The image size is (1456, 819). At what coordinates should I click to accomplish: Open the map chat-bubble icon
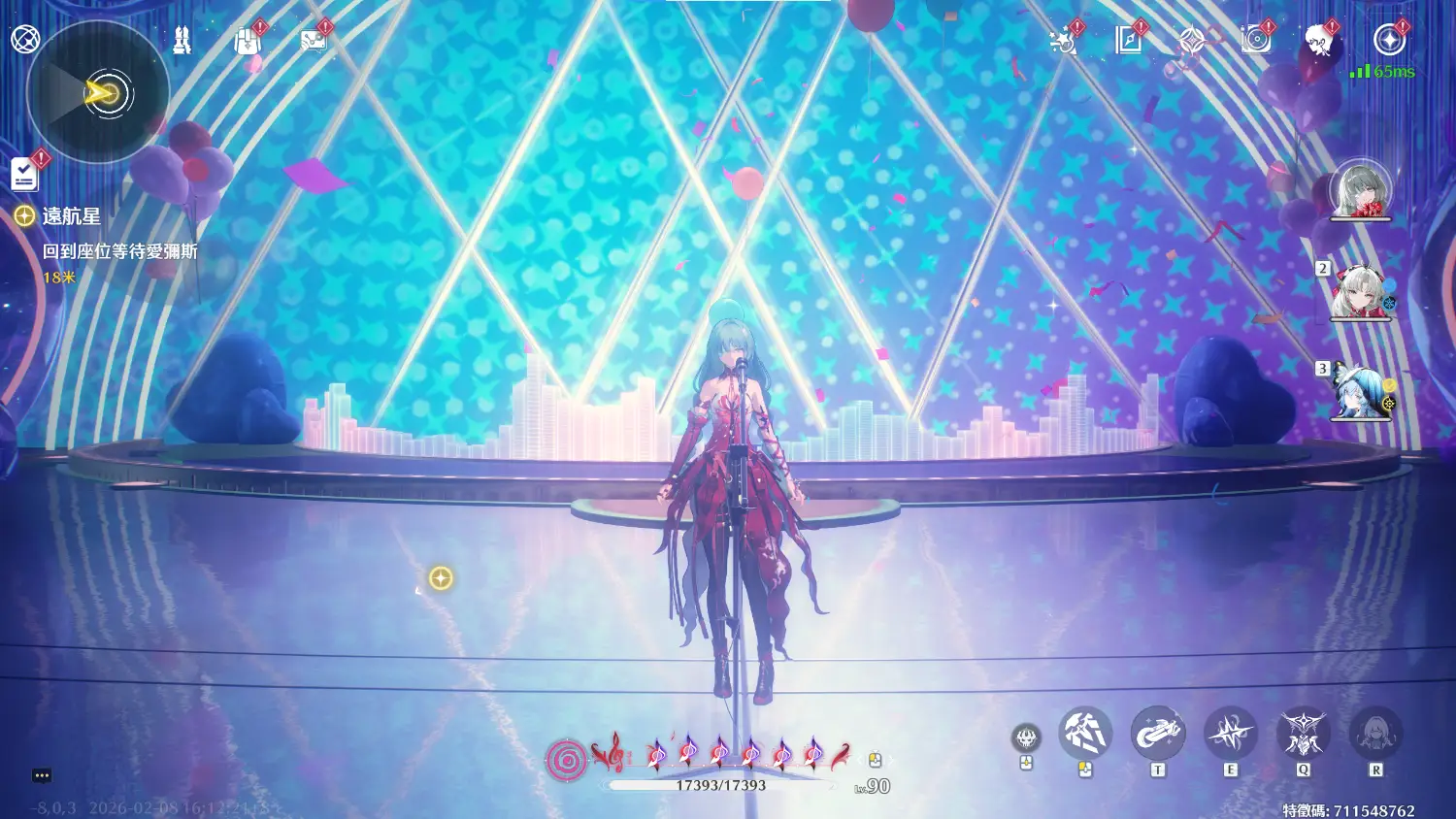(x=314, y=41)
